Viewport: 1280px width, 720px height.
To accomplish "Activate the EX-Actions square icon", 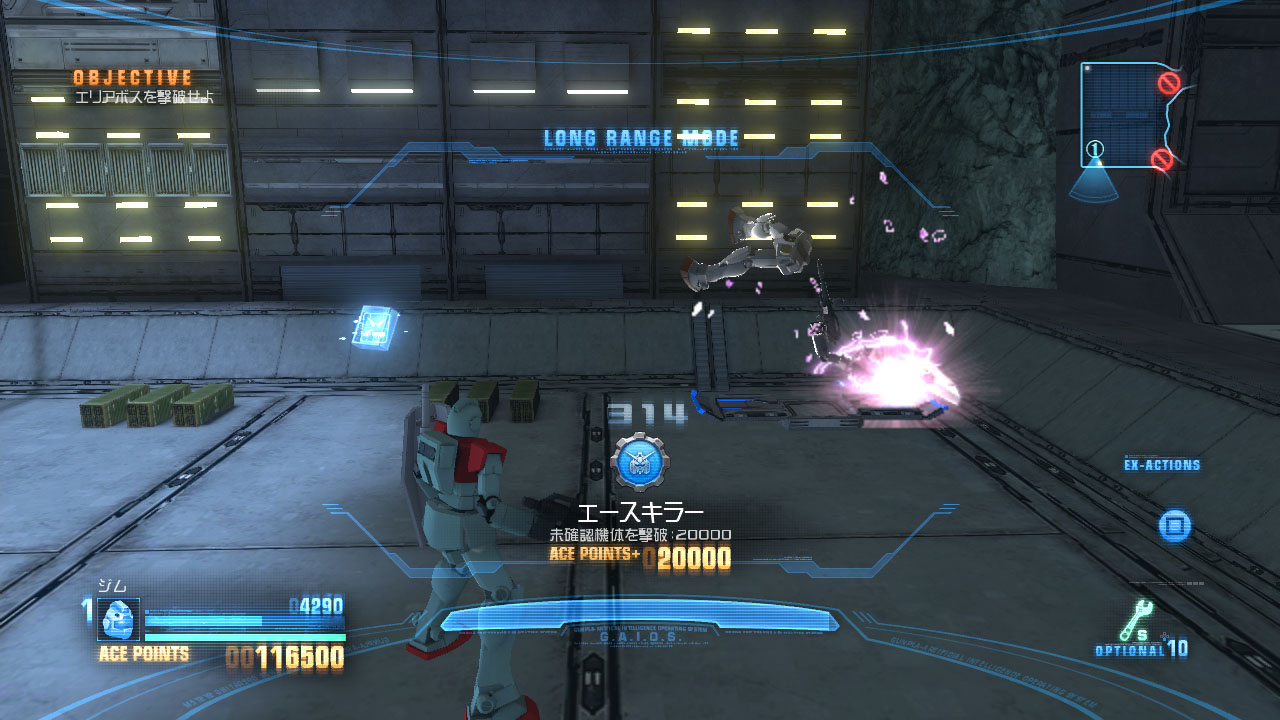I will pyautogui.click(x=1175, y=525).
